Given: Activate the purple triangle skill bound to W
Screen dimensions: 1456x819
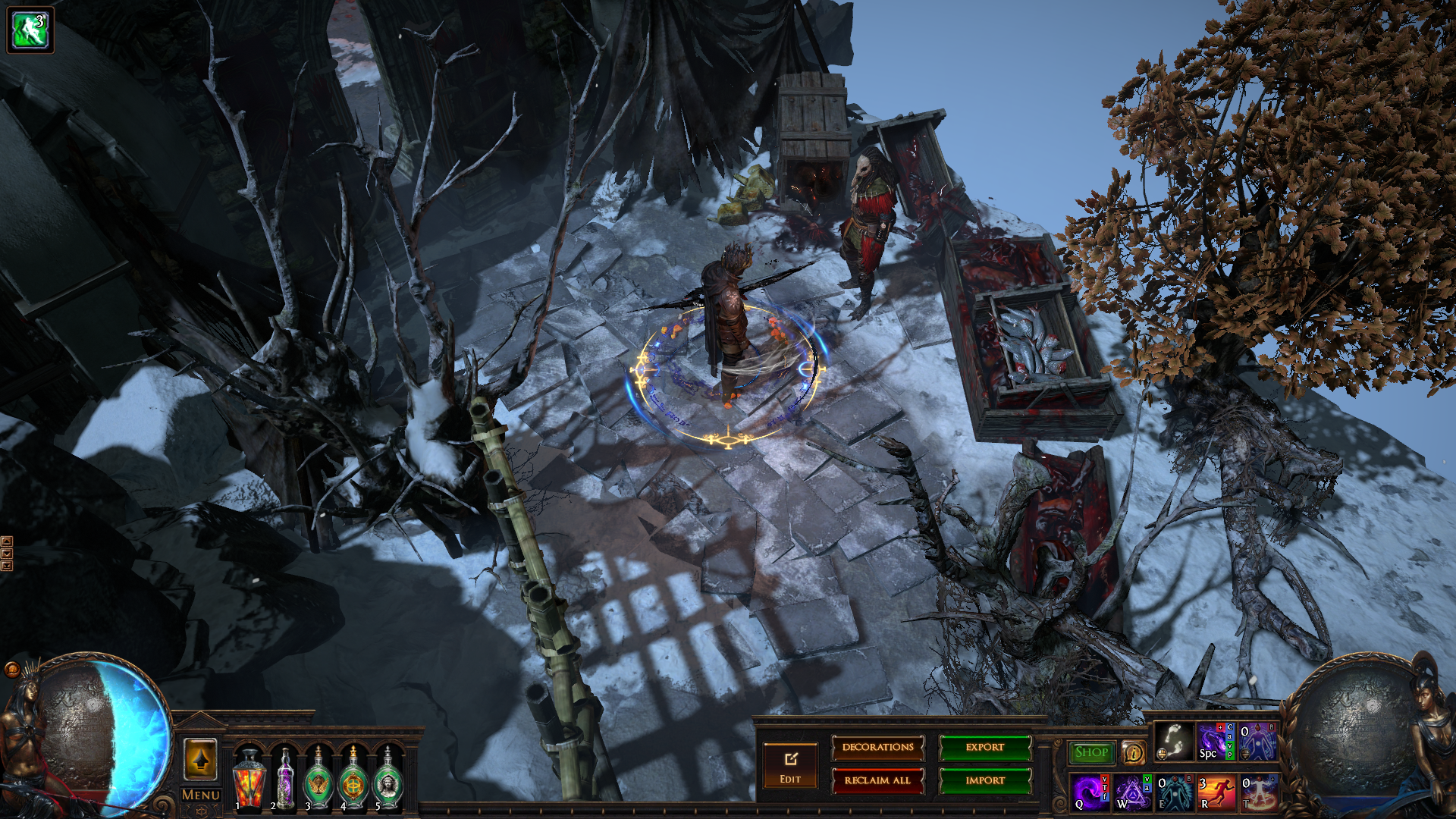Looking at the screenshot, I should [1132, 792].
